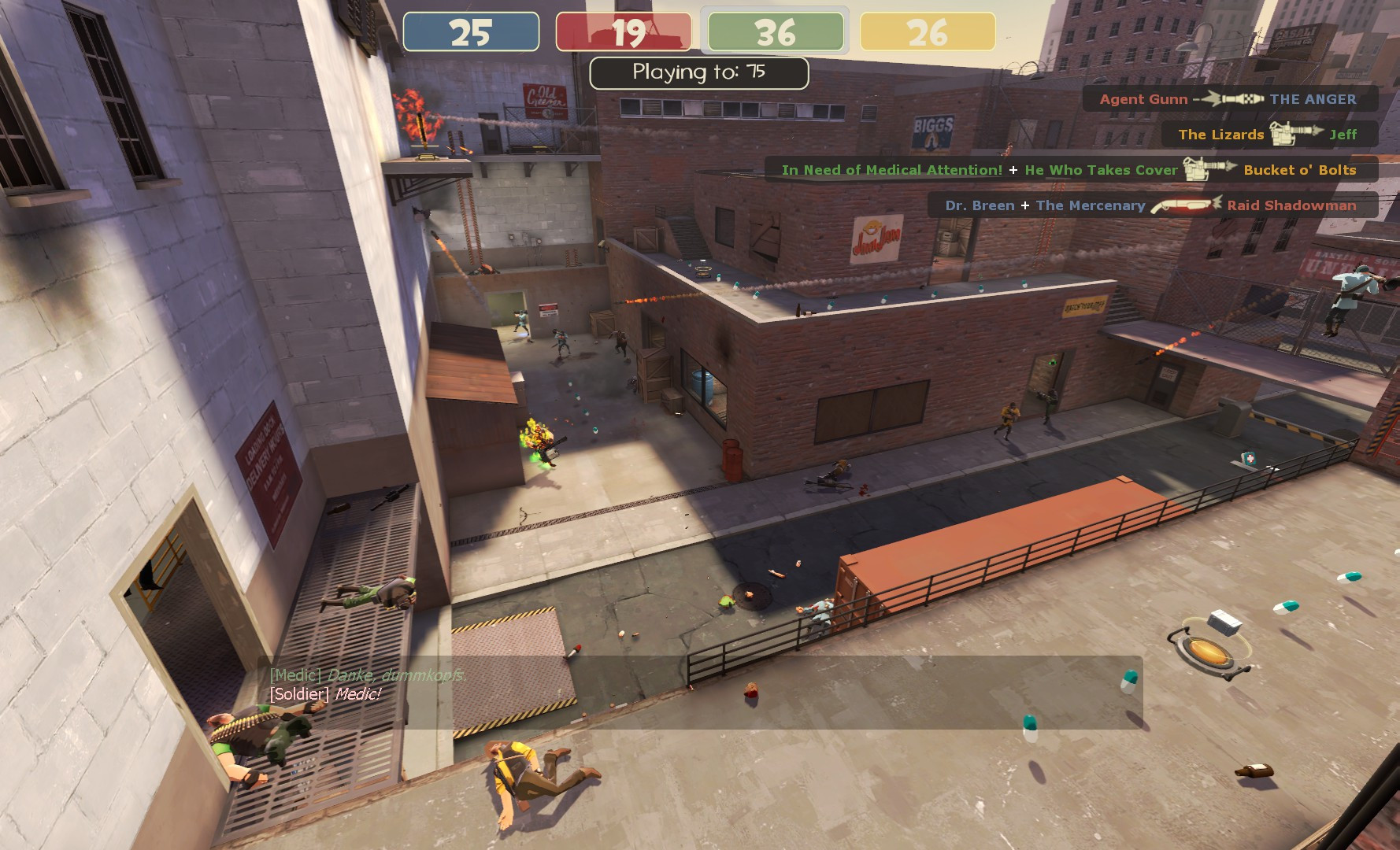The image size is (1400, 850).
Task: Click the medic cross icon in In Need of Medical Attention!
Action: (1014, 170)
